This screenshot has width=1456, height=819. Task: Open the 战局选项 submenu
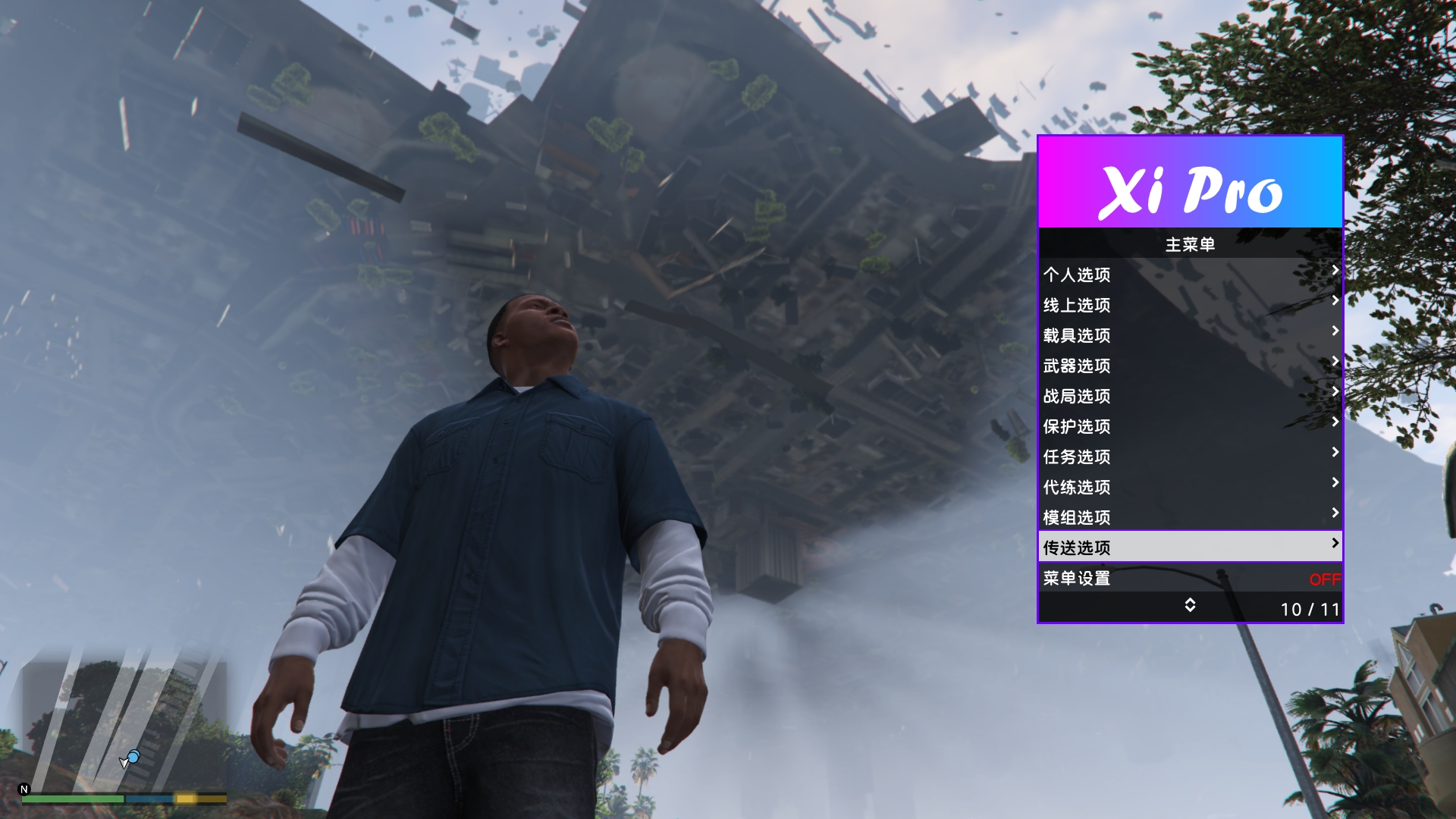pyautogui.click(x=1189, y=395)
